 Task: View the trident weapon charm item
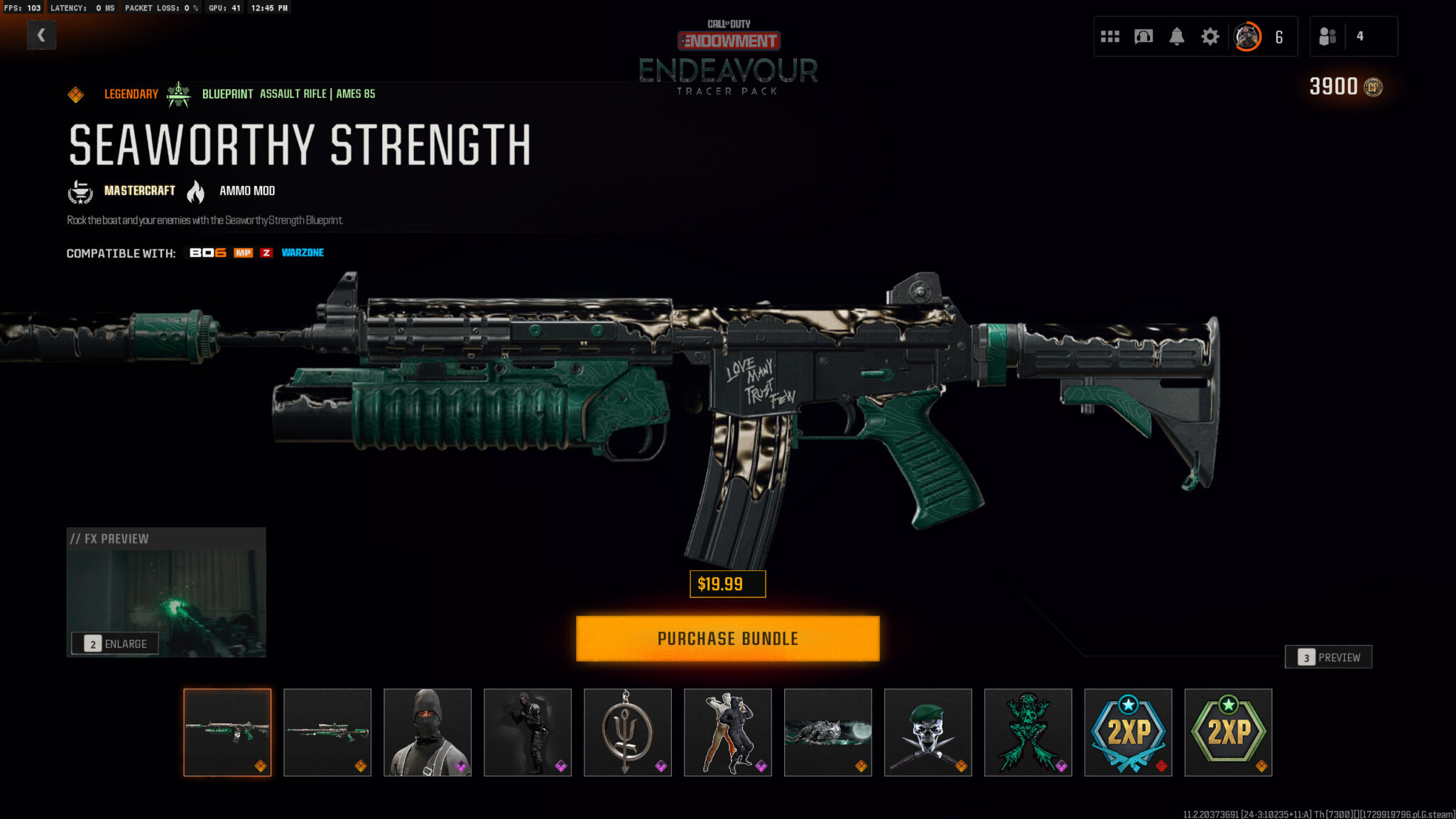(x=628, y=732)
